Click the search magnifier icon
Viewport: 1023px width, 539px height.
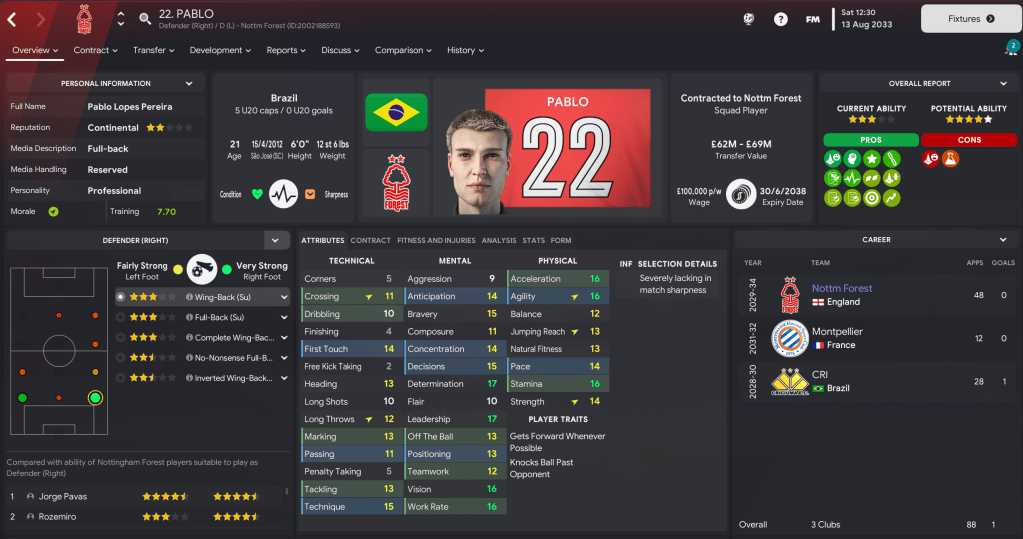pos(145,18)
